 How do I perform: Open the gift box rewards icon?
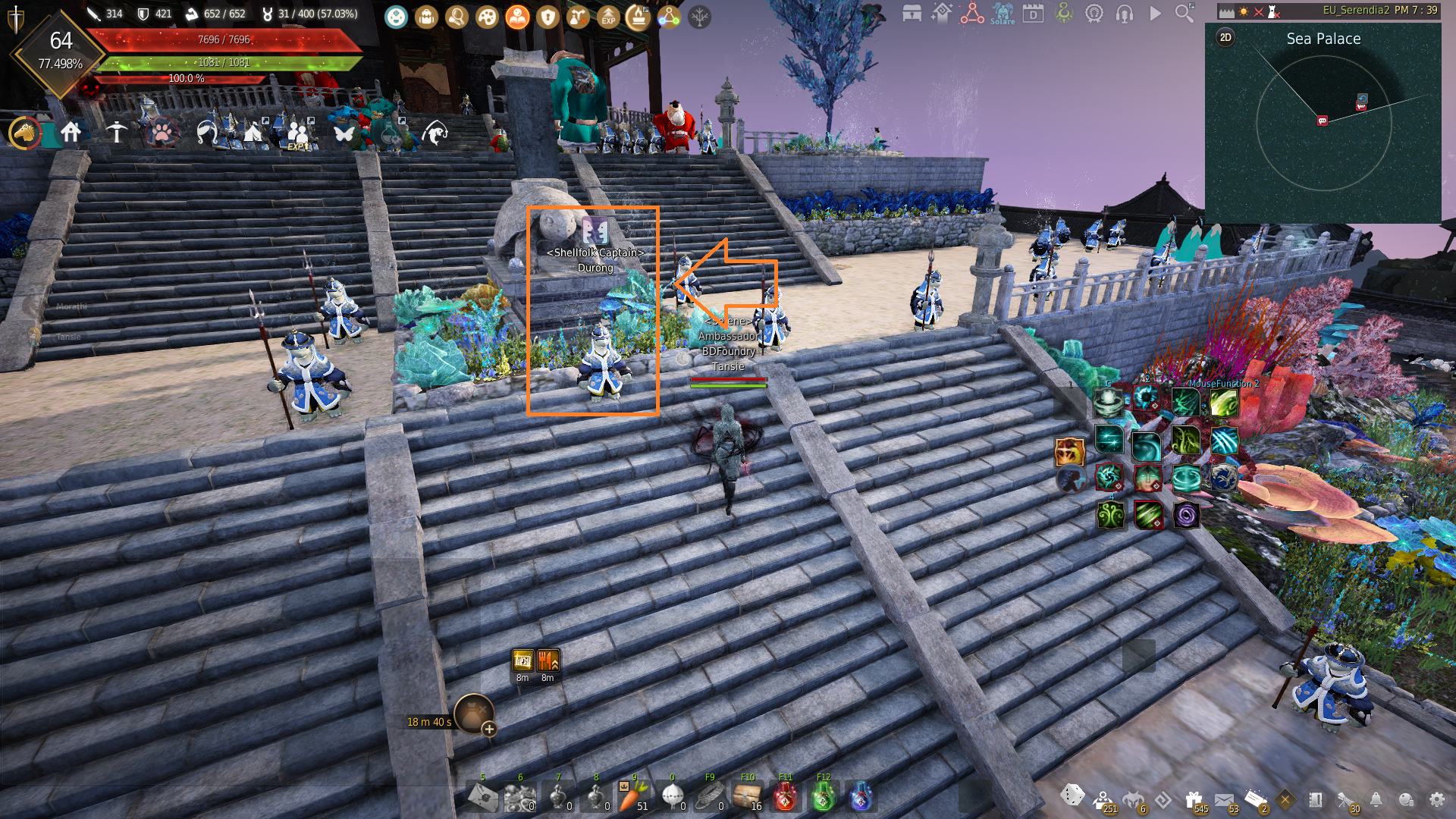(x=1194, y=799)
